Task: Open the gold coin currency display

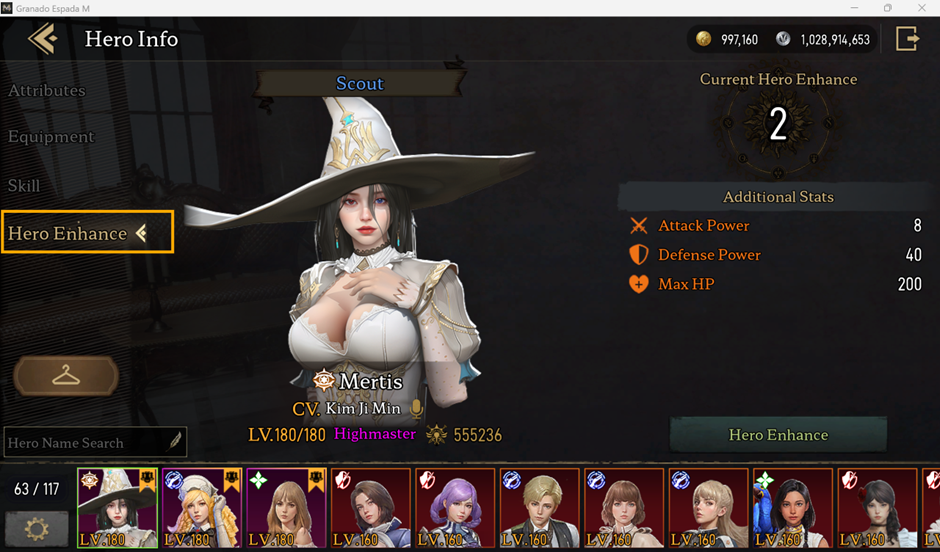Action: coord(727,40)
